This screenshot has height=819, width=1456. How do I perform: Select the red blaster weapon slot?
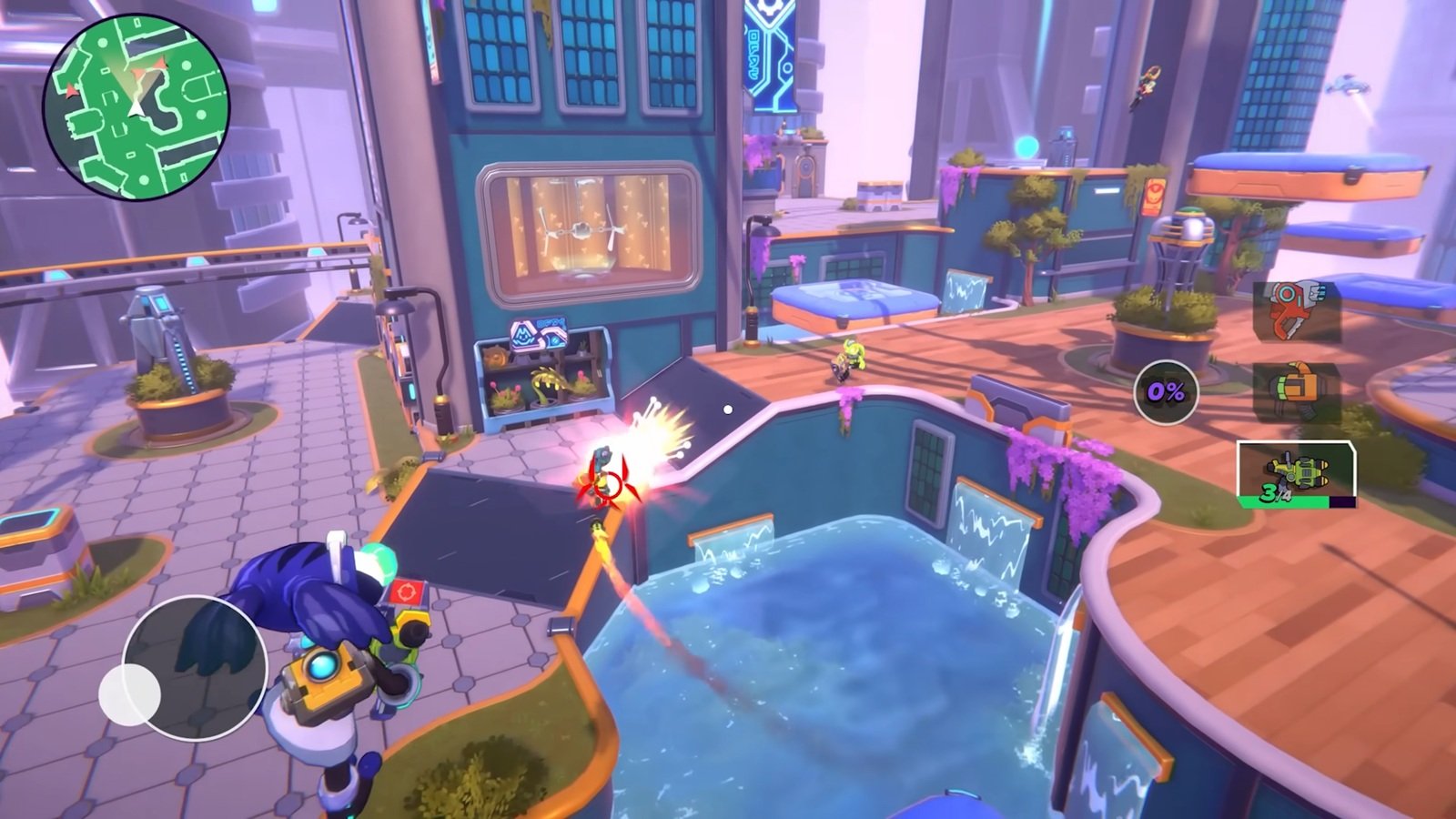(1296, 311)
